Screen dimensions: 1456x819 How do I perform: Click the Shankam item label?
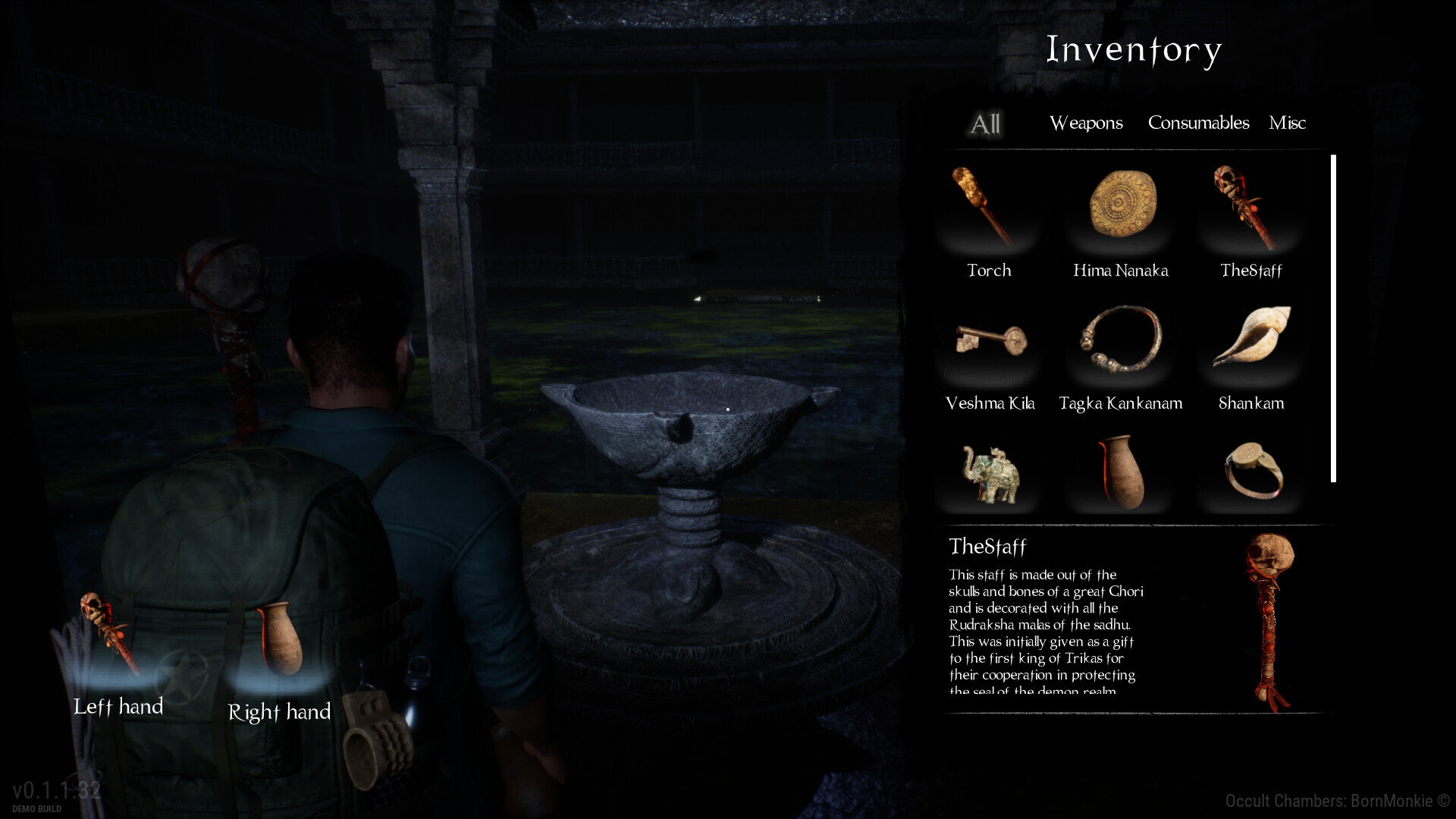pyautogui.click(x=1252, y=403)
